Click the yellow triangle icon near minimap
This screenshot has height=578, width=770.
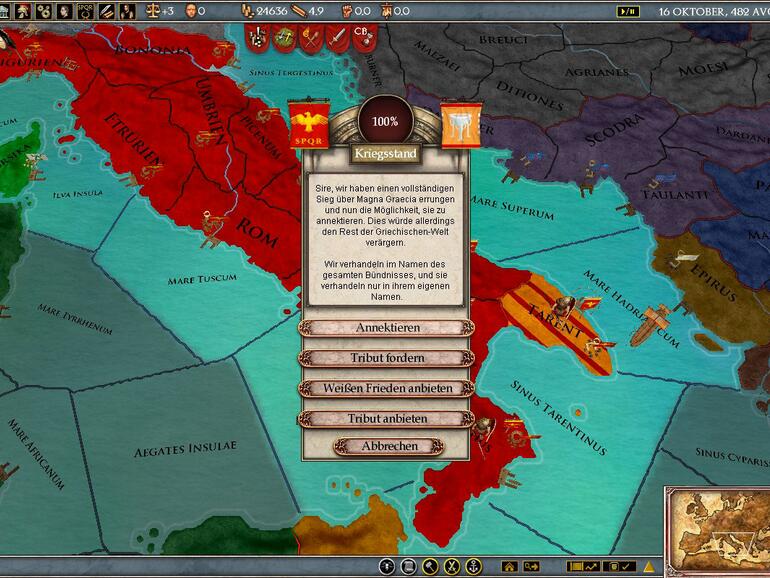(649, 567)
